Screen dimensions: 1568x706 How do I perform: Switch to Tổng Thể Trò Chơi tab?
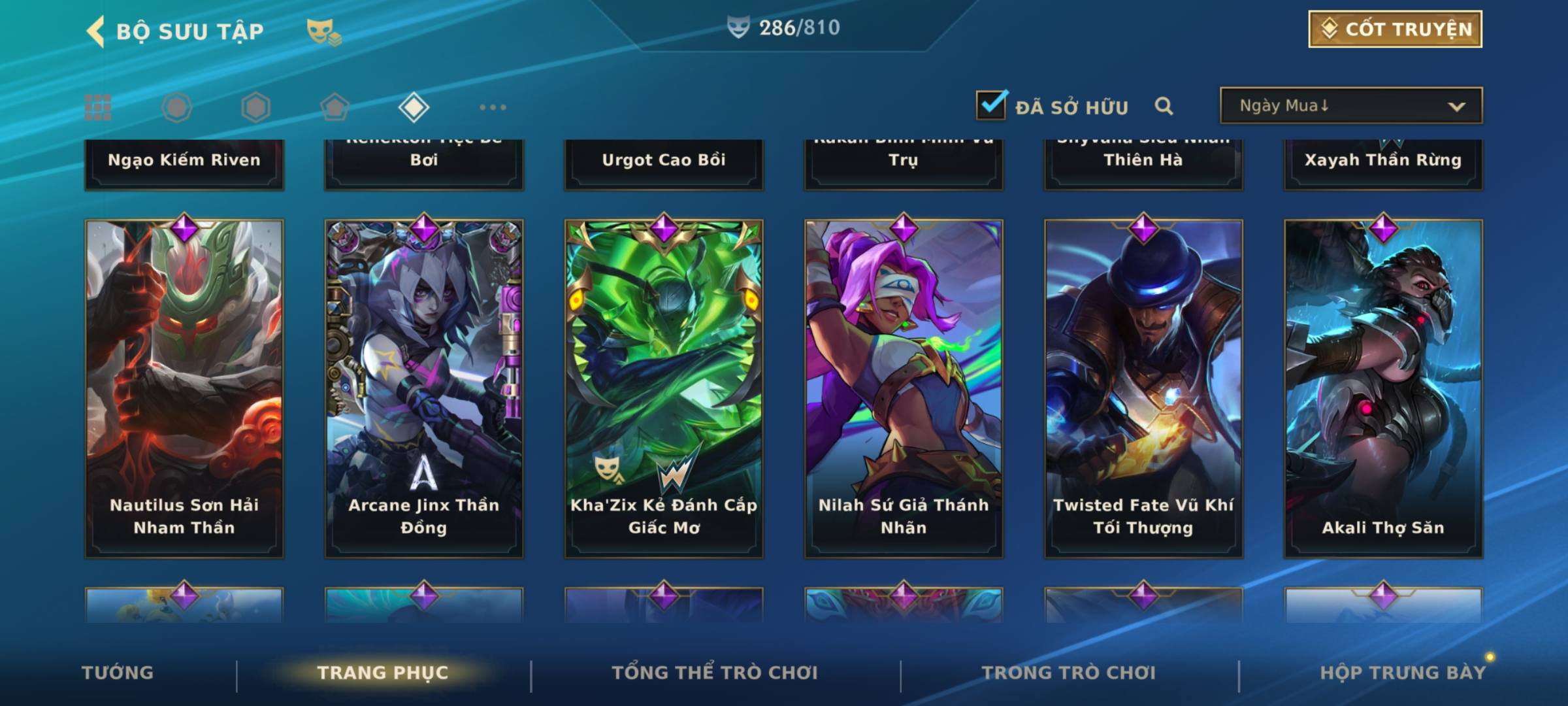715,673
